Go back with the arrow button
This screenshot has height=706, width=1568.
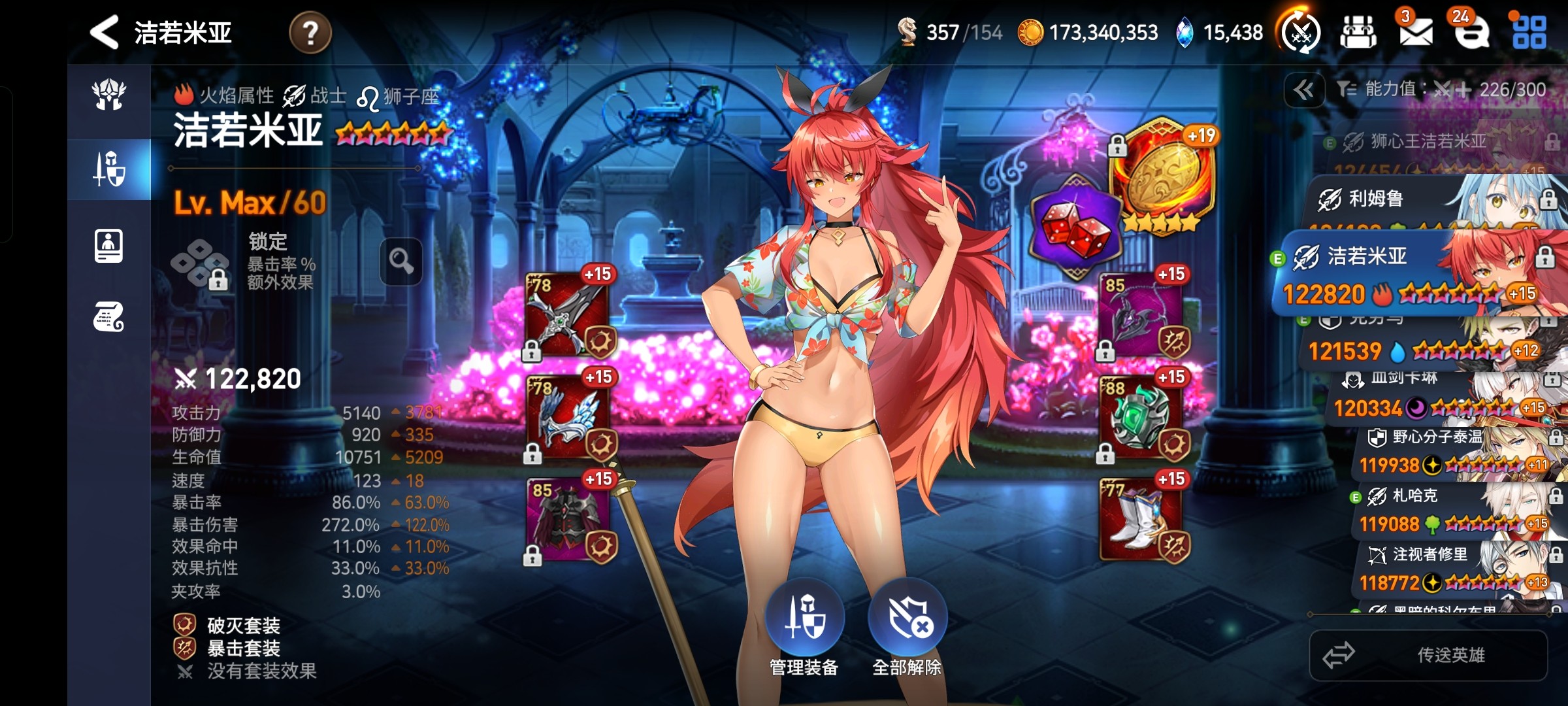pos(105,32)
